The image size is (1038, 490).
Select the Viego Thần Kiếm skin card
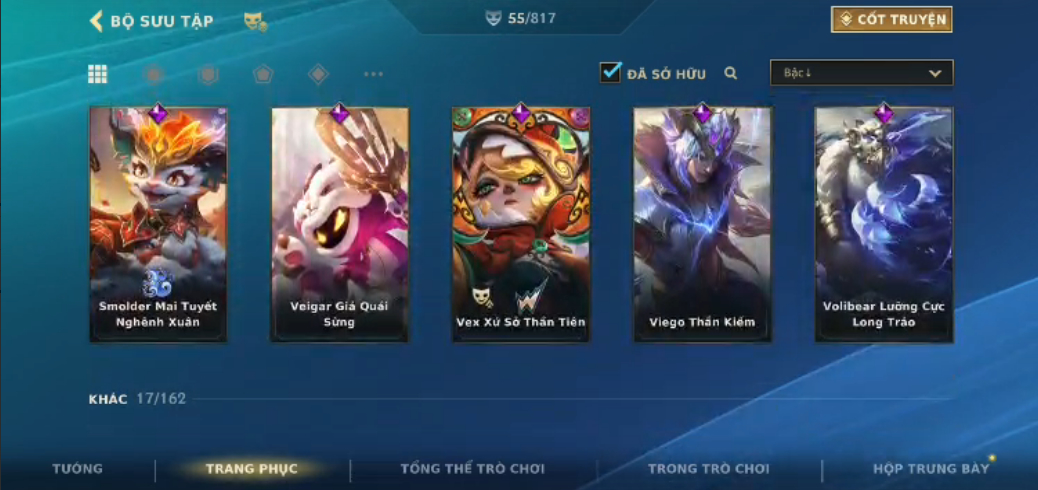[702, 224]
